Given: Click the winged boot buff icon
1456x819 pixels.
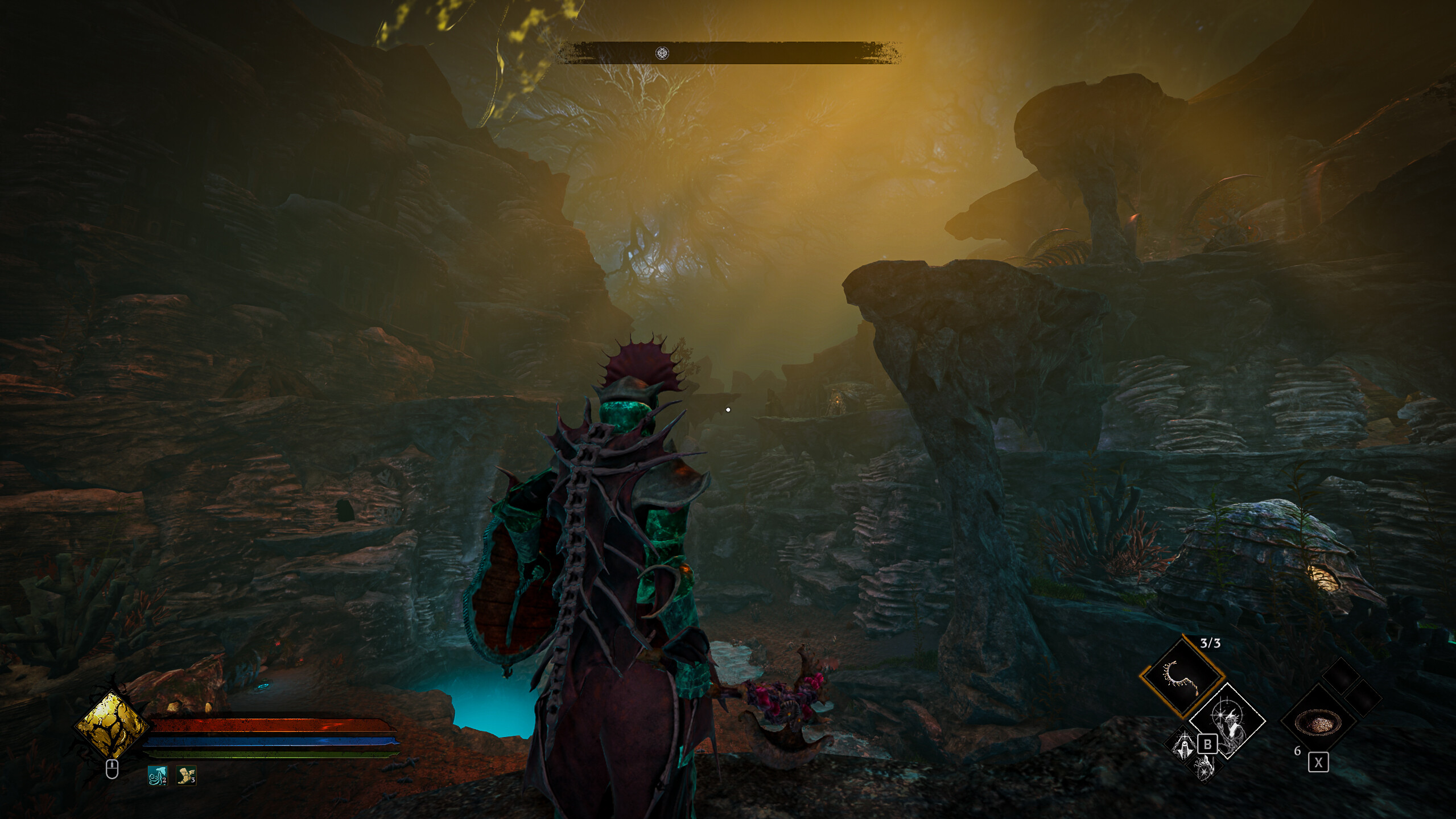Looking at the screenshot, I should 186,775.
